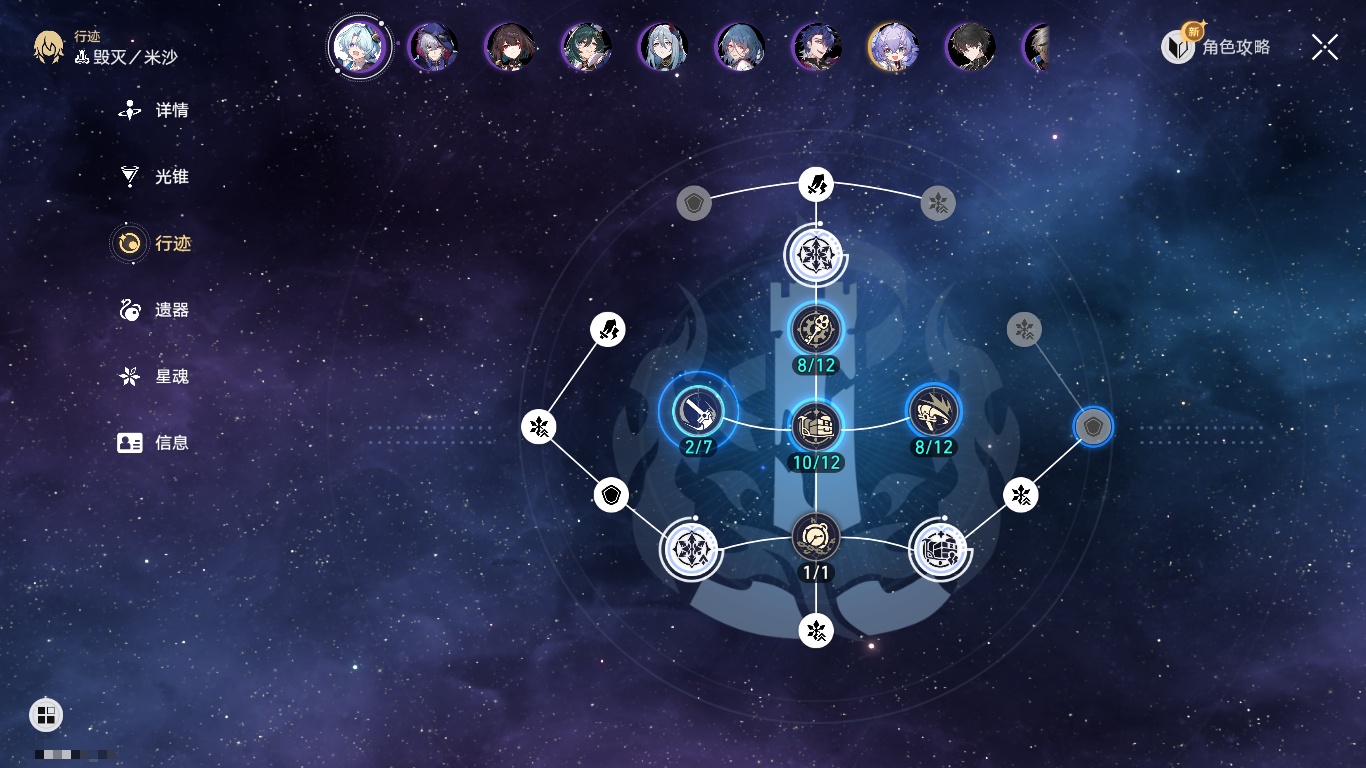The height and width of the screenshot is (768, 1366).
Task: Select the highlighted blue shield trace node
Action: pyautogui.click(x=1093, y=427)
